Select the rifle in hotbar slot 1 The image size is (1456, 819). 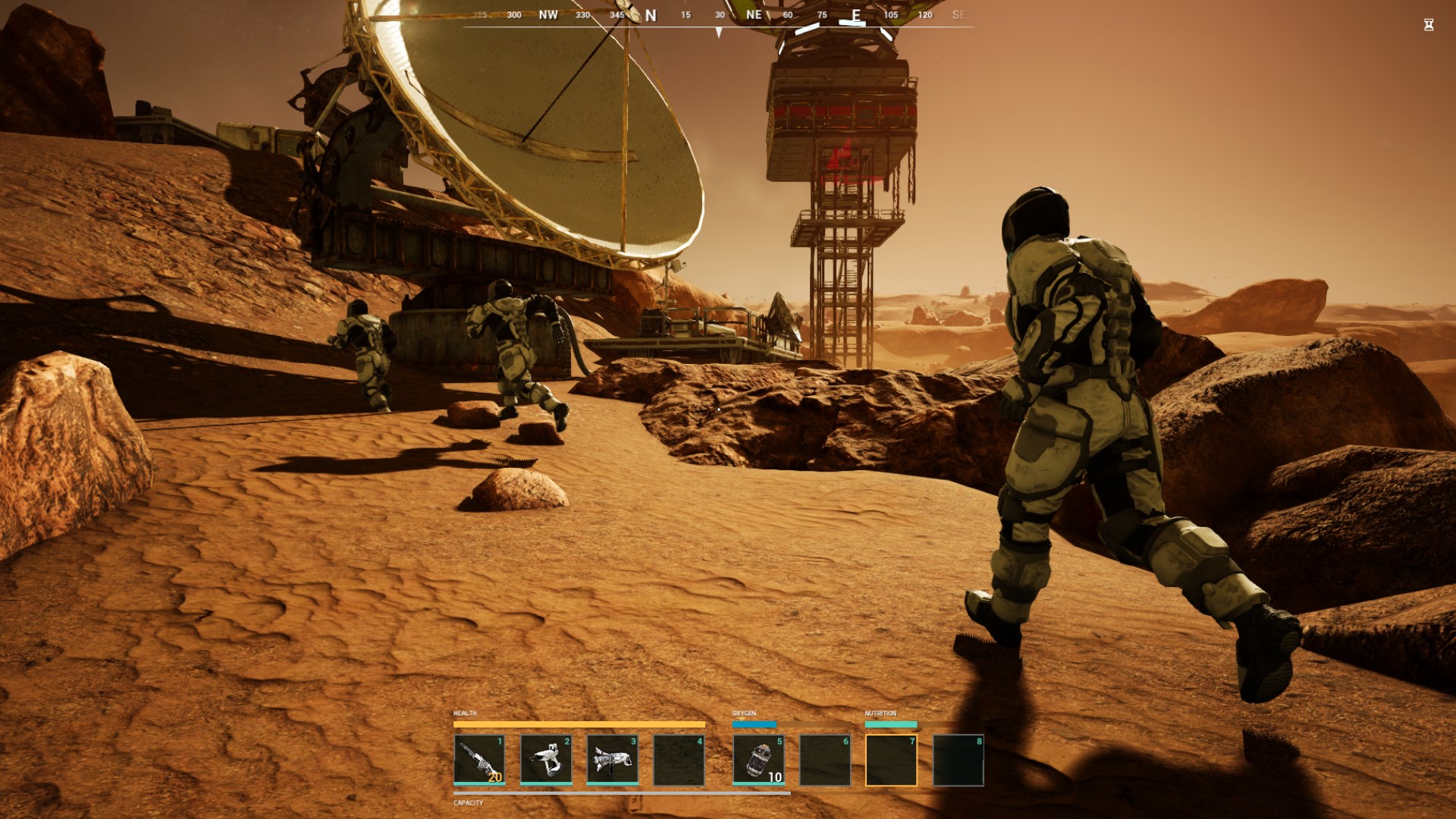click(x=479, y=759)
